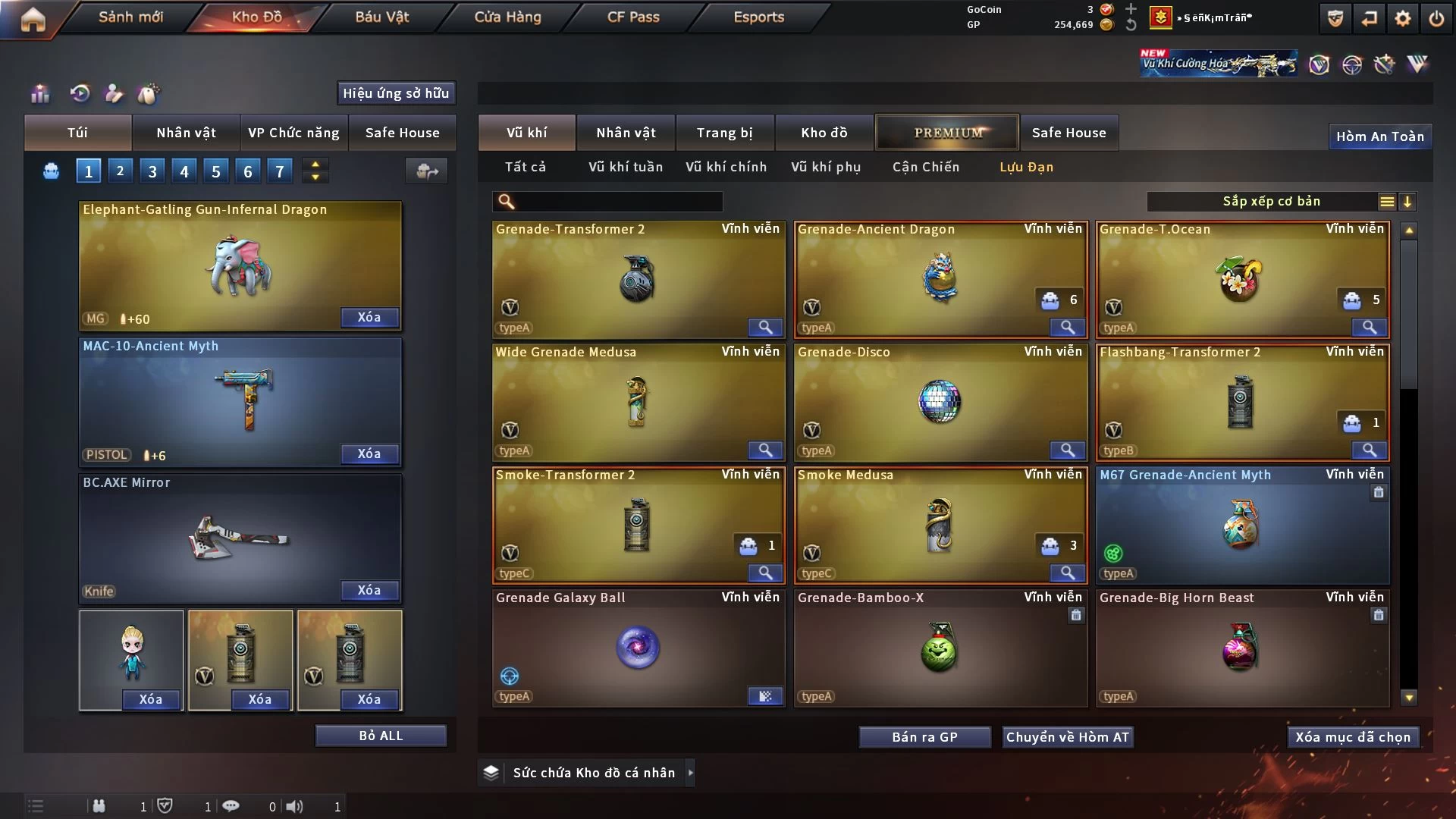Open the Sắp xếp cơ bản sort dropdown

pos(1271,202)
